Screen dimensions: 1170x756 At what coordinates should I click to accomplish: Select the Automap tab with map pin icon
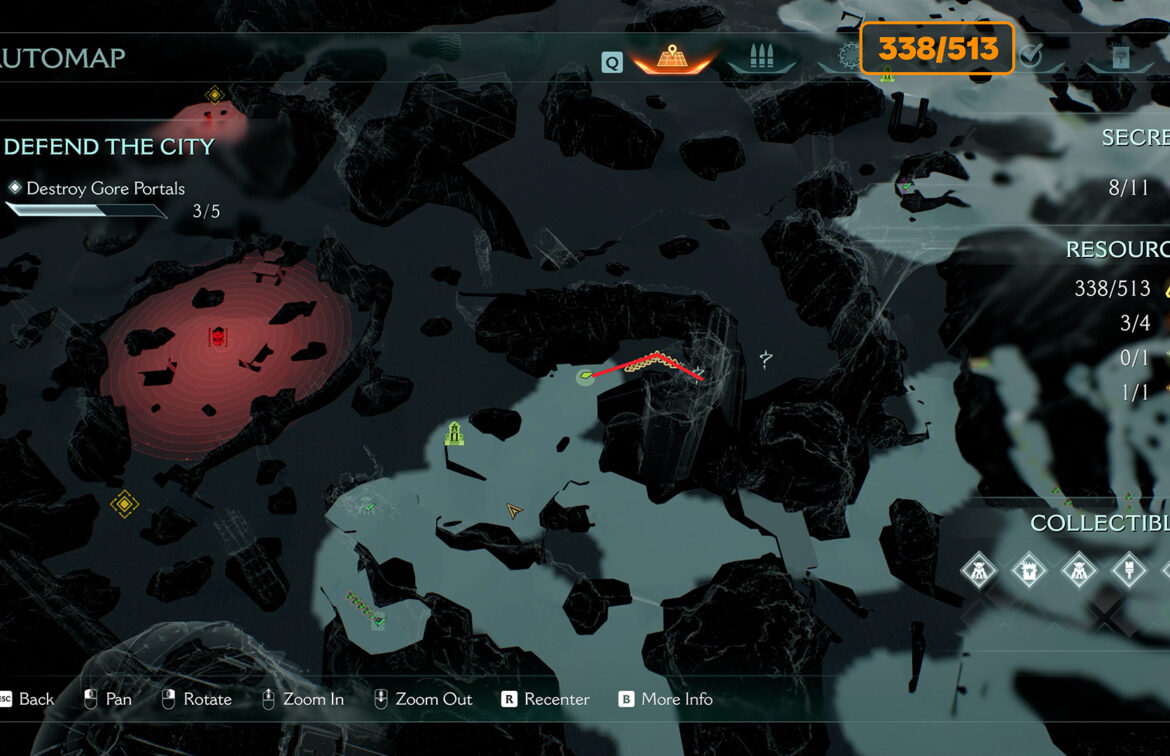pos(671,58)
